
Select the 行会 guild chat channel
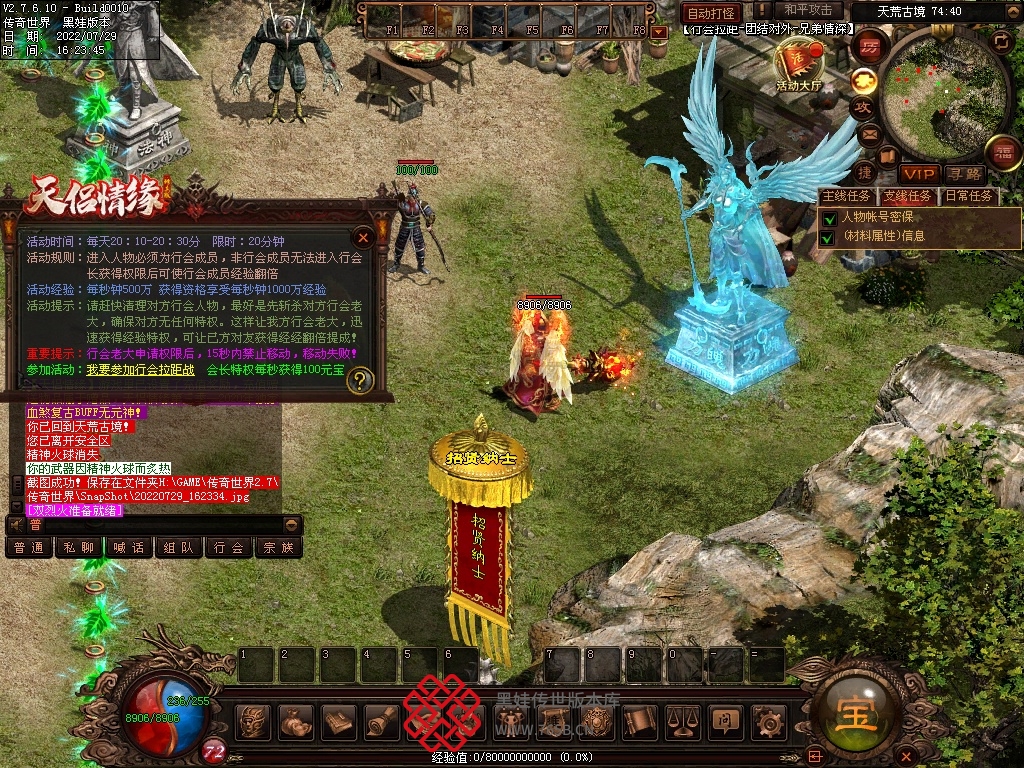coord(229,547)
